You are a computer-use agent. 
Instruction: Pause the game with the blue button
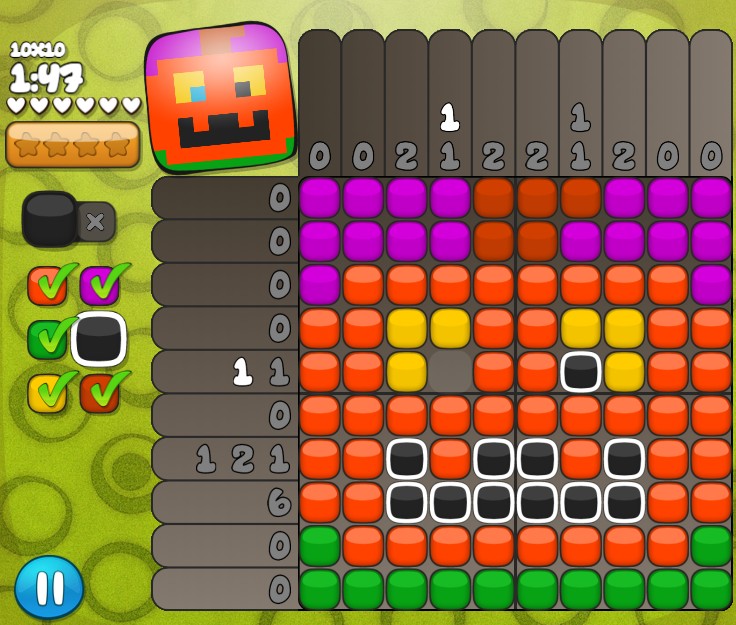tap(49, 587)
